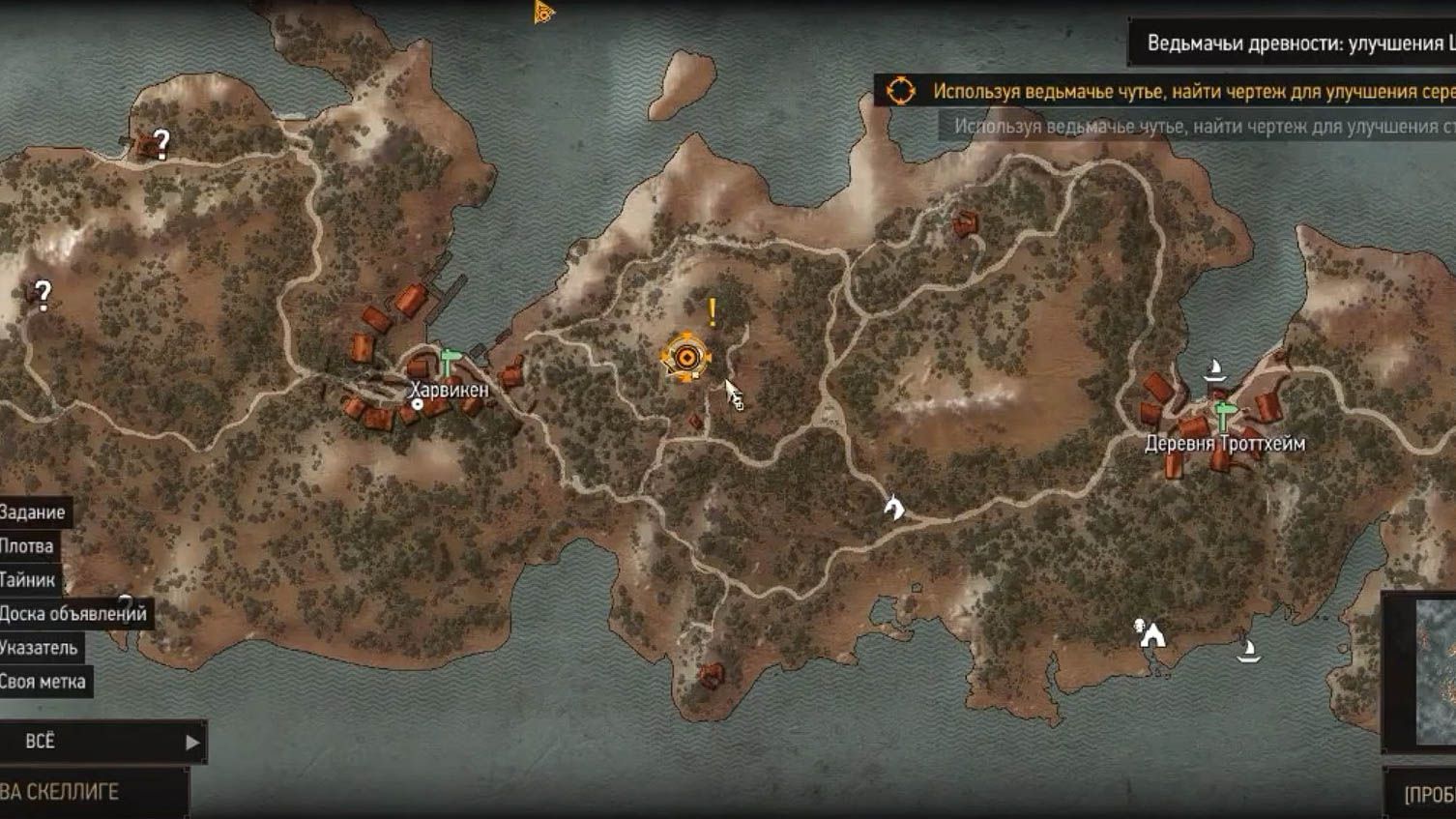Image resolution: width=1456 pixels, height=819 pixels.
Task: Choose the Своя метка legend entry
Action: [43, 682]
